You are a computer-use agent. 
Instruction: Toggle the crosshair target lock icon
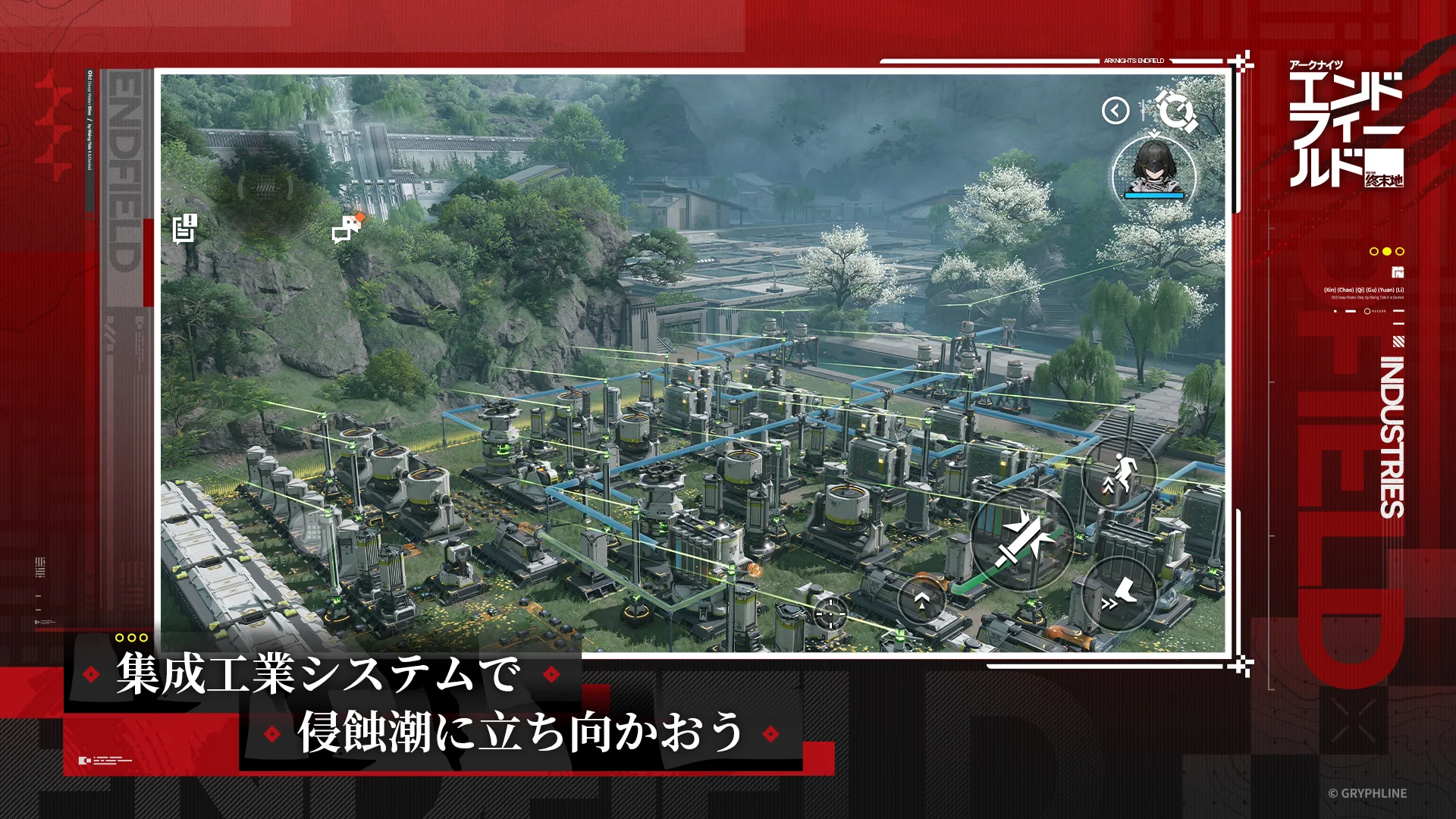830,613
